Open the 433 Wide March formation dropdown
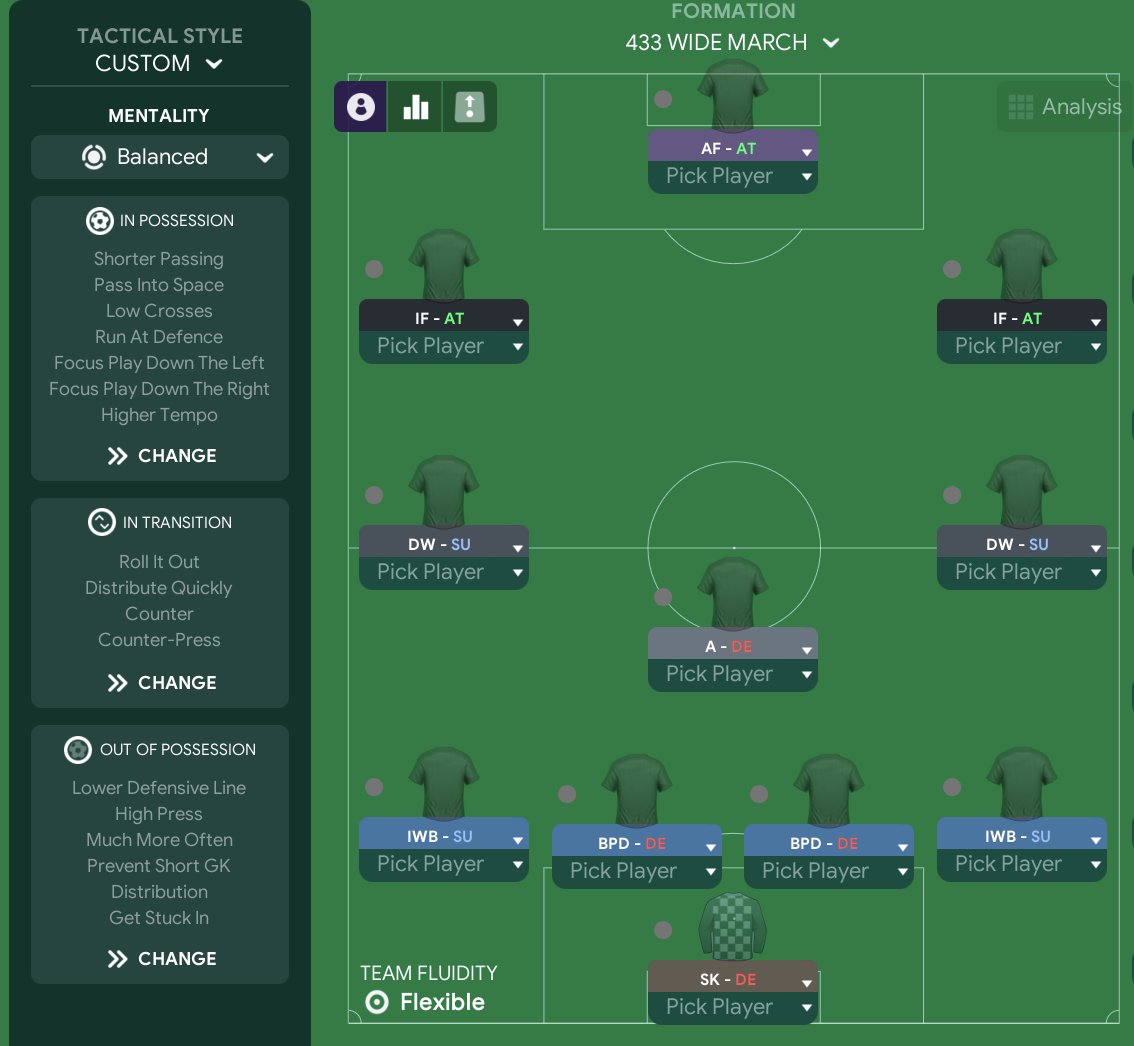 (x=732, y=43)
